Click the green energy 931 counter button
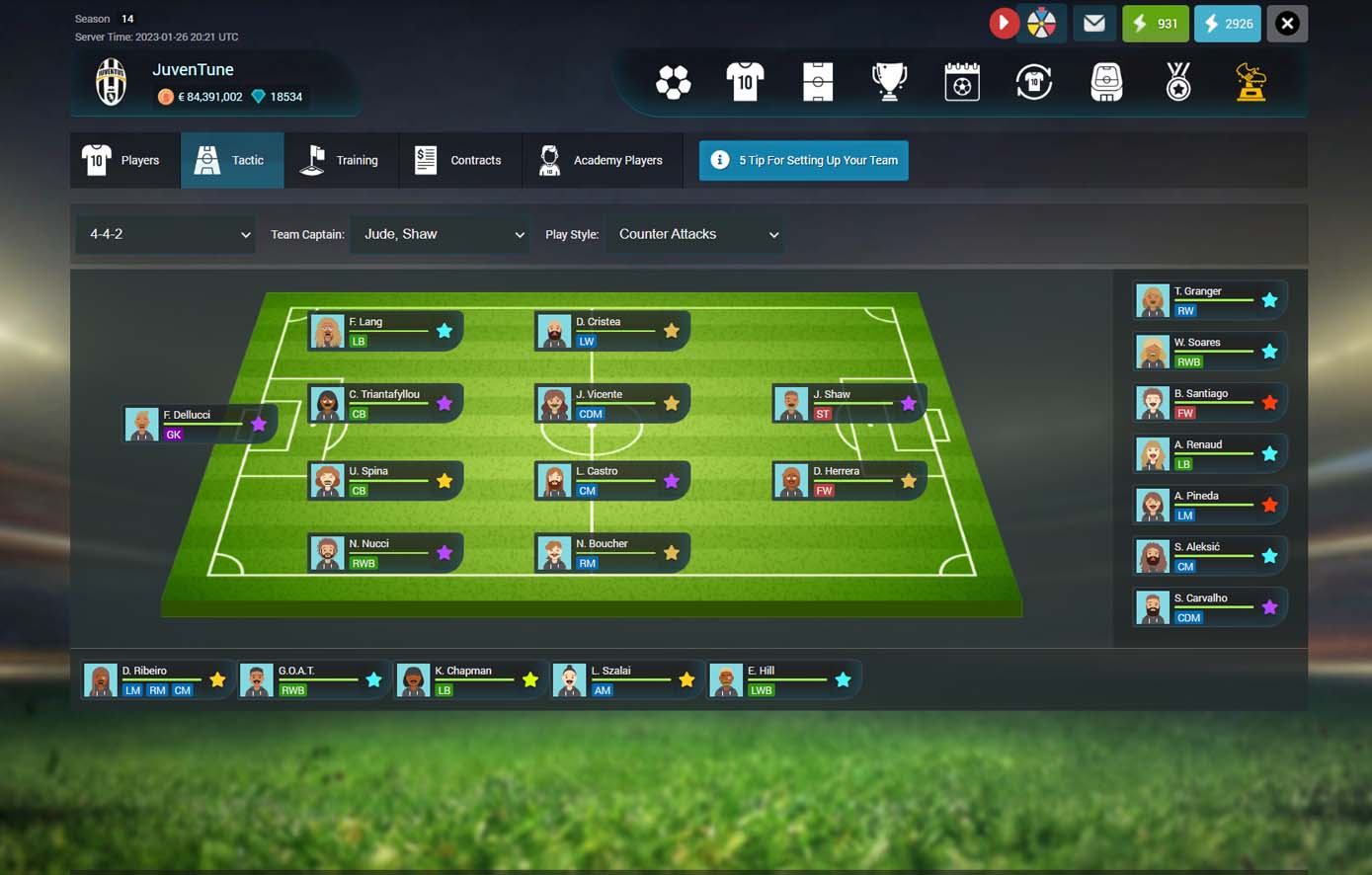1372x875 pixels. click(1155, 24)
